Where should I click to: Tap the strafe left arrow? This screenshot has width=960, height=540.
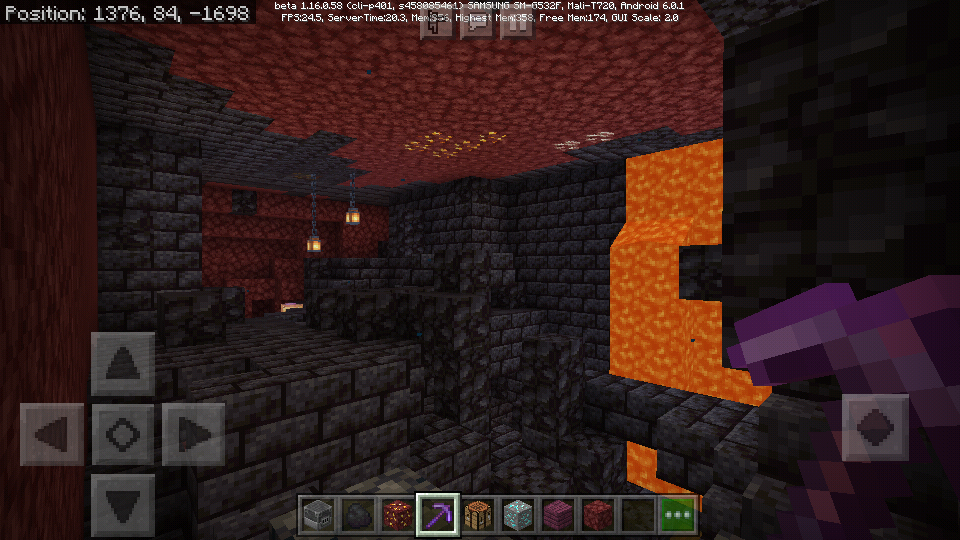pos(51,435)
